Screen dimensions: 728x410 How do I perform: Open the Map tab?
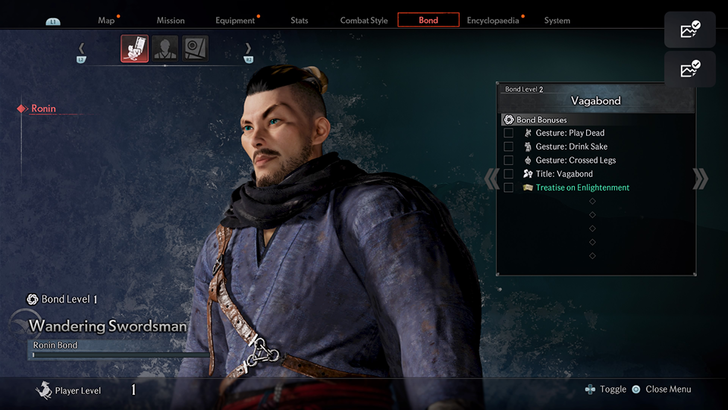click(x=107, y=20)
